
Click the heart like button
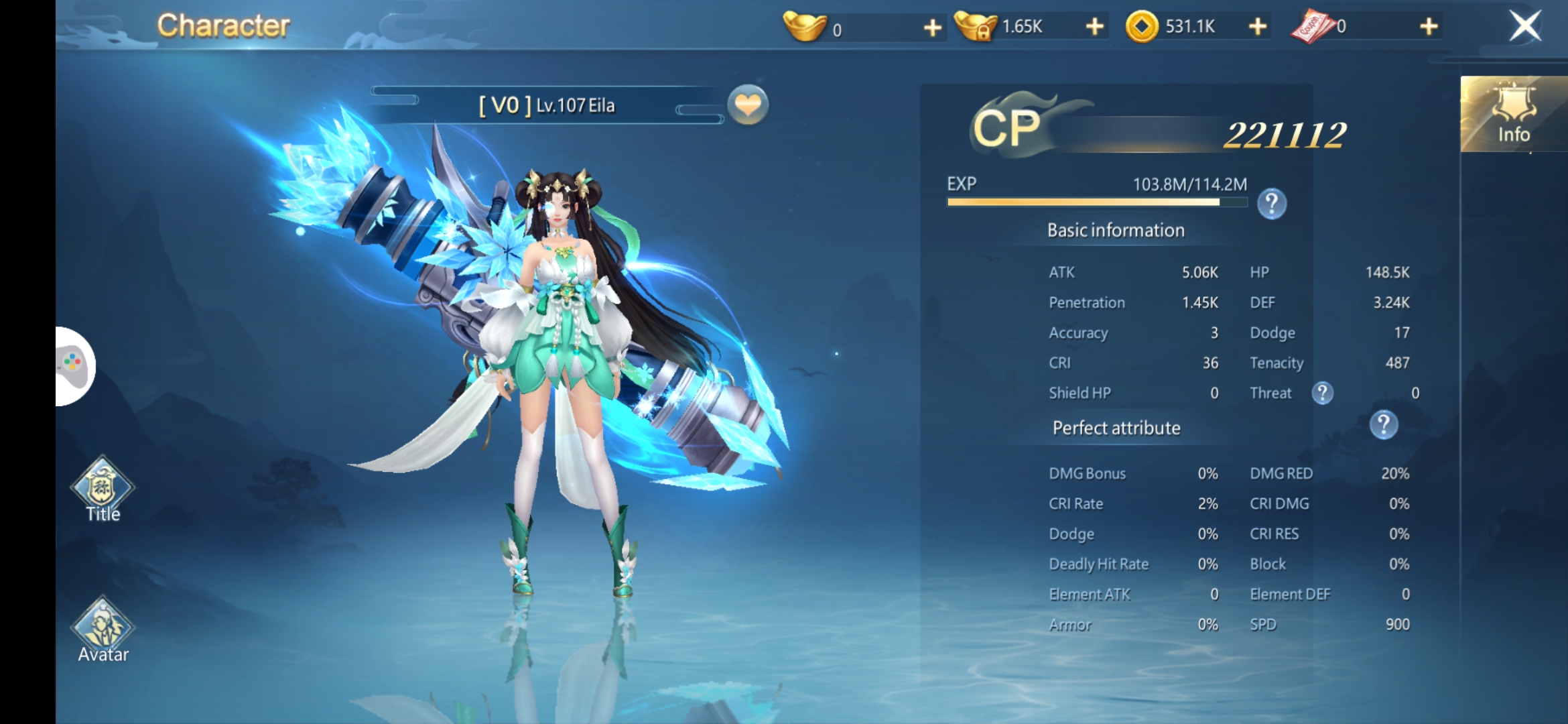(748, 105)
